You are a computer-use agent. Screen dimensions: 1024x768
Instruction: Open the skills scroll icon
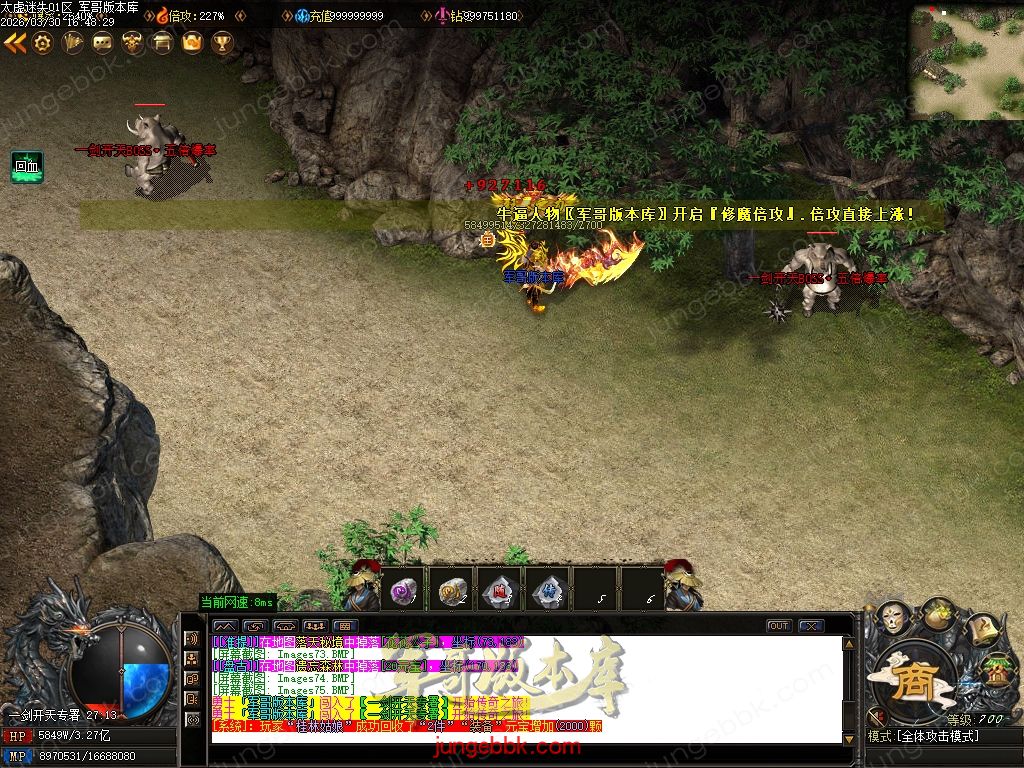(984, 630)
